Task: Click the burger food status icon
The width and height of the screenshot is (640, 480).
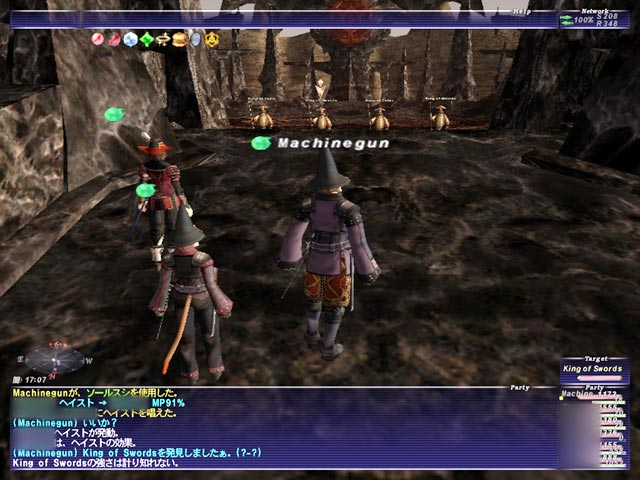Action: pos(180,39)
